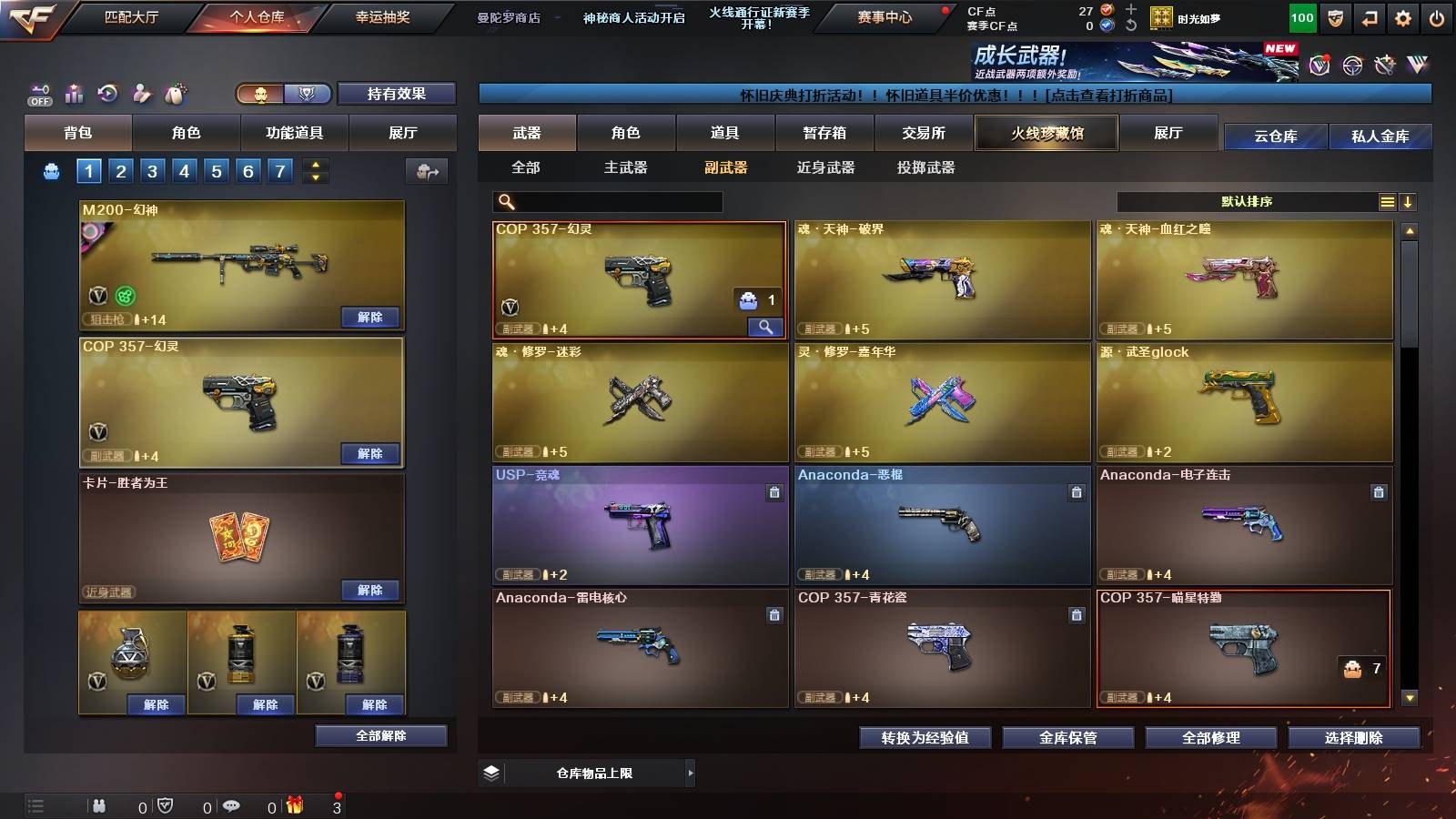Open the repair wrench icon near the banner
This screenshot has height=819, width=1456.
[1384, 66]
